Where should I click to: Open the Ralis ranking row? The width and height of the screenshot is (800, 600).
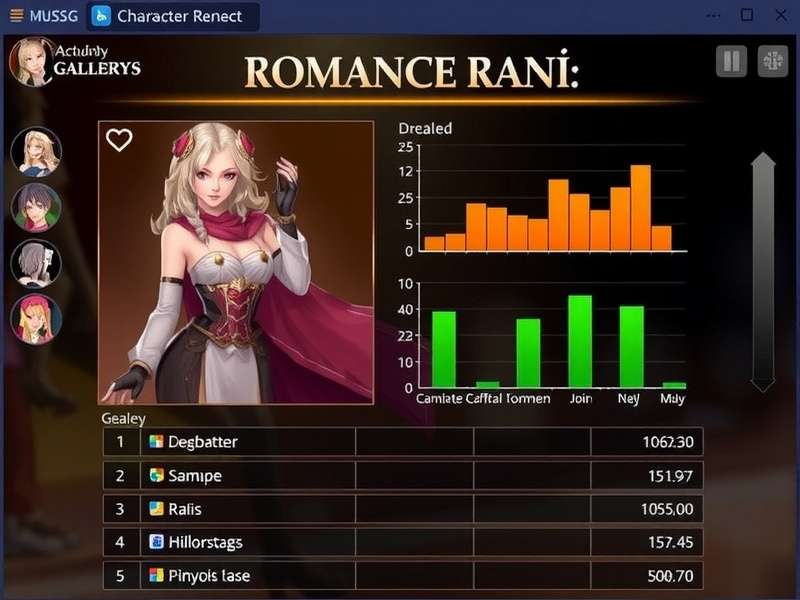pos(402,509)
